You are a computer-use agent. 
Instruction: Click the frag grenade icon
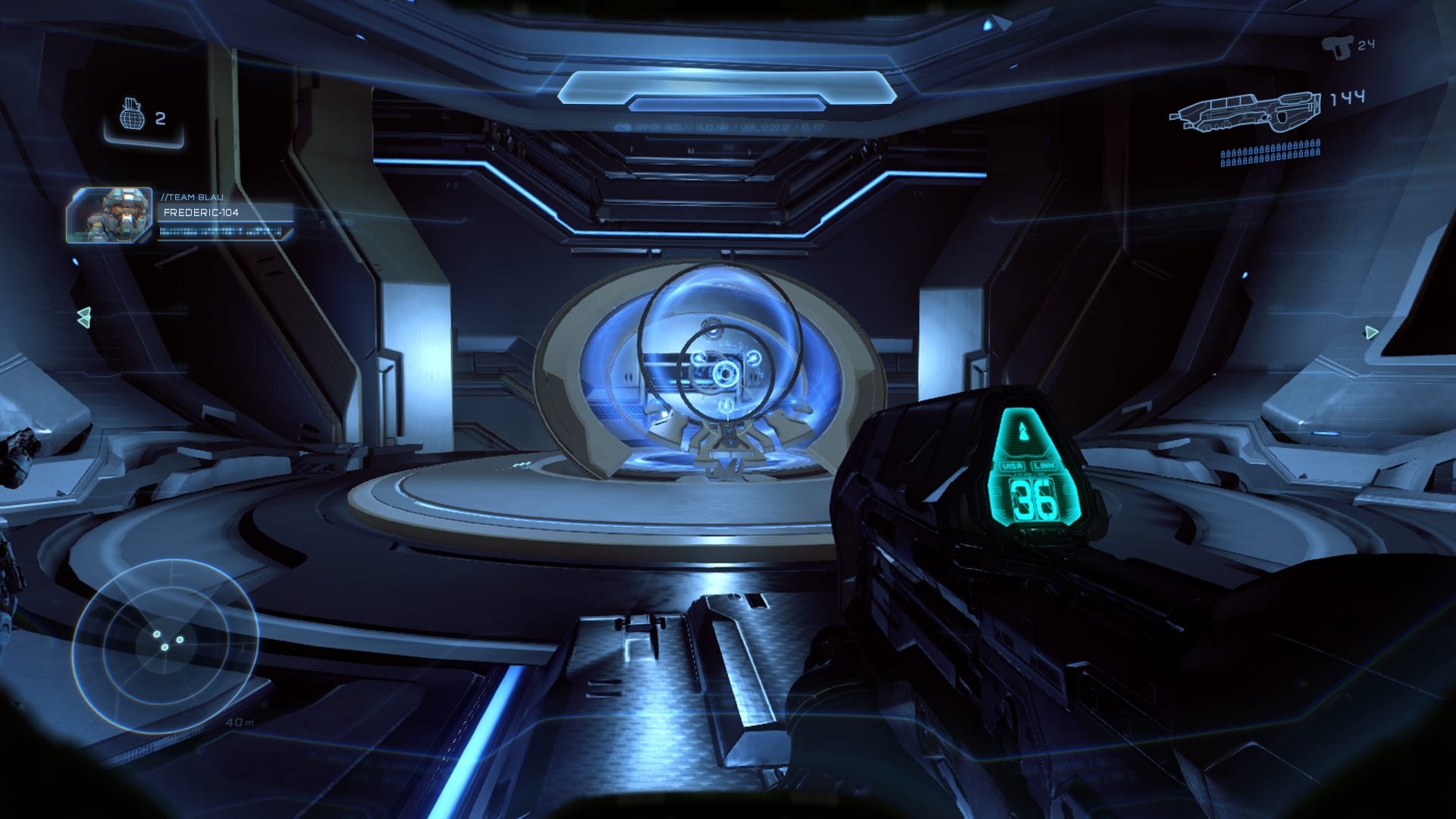pyautogui.click(x=132, y=116)
